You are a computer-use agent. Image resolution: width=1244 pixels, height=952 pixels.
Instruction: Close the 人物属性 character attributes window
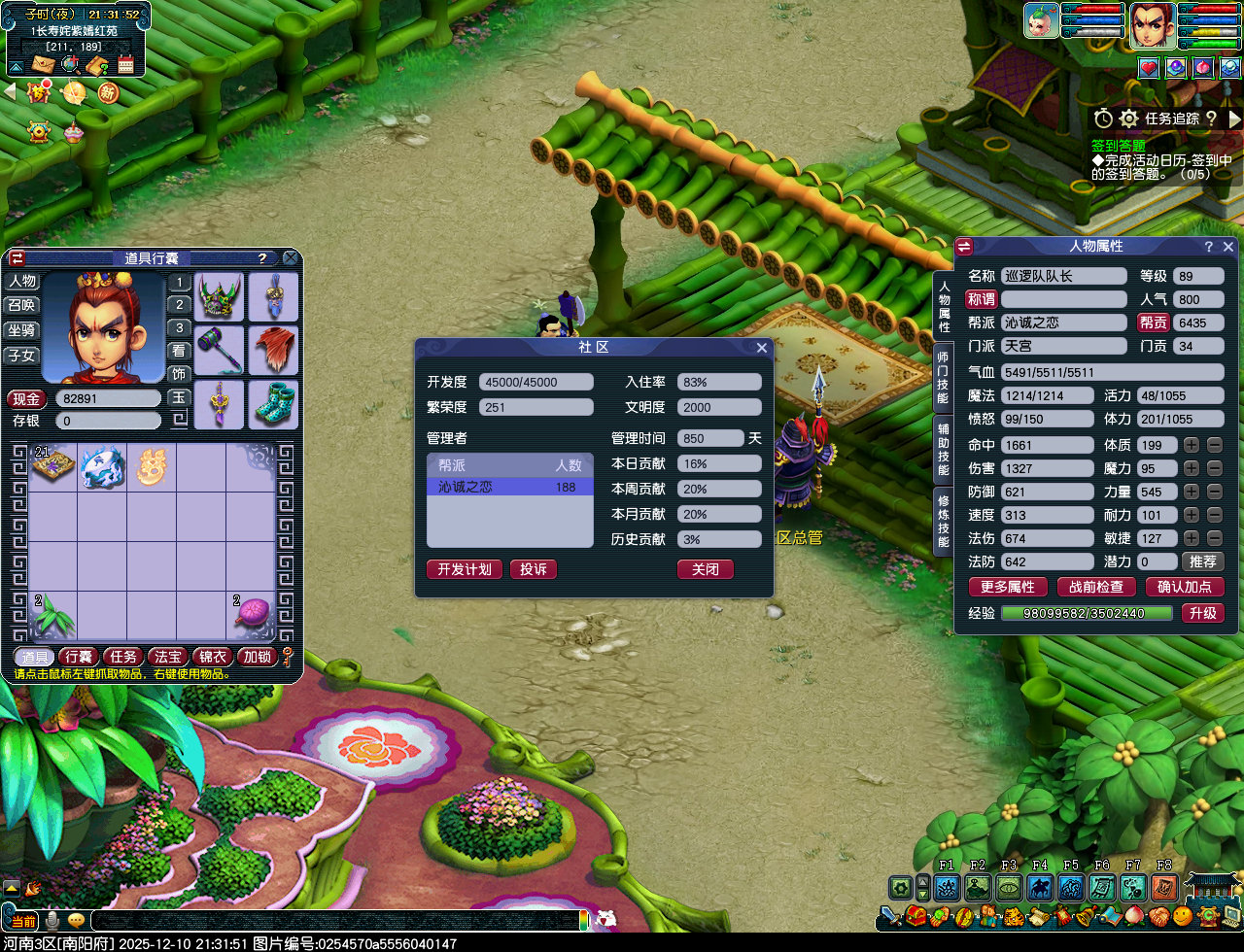(x=1229, y=247)
